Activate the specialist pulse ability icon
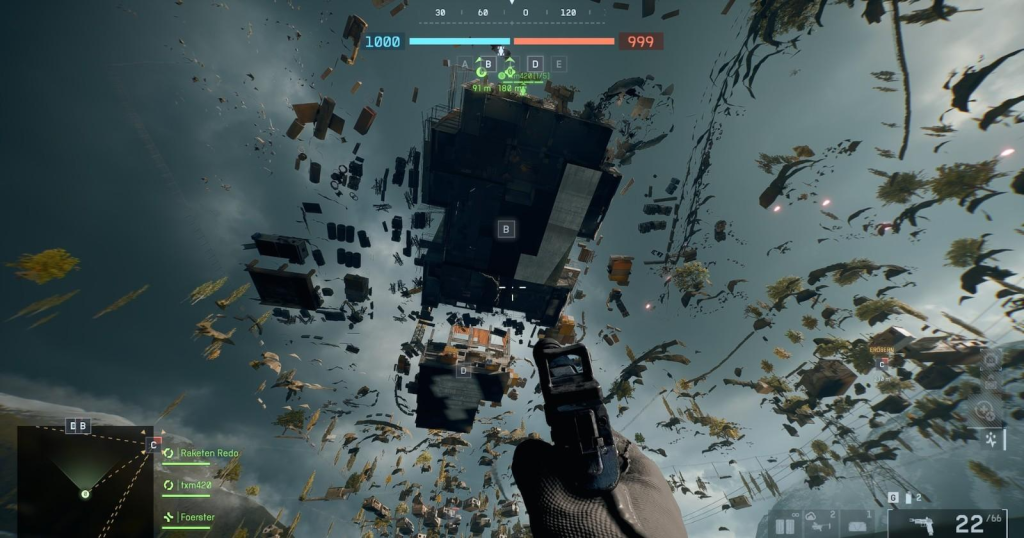This screenshot has height=538, width=1024. point(990,437)
